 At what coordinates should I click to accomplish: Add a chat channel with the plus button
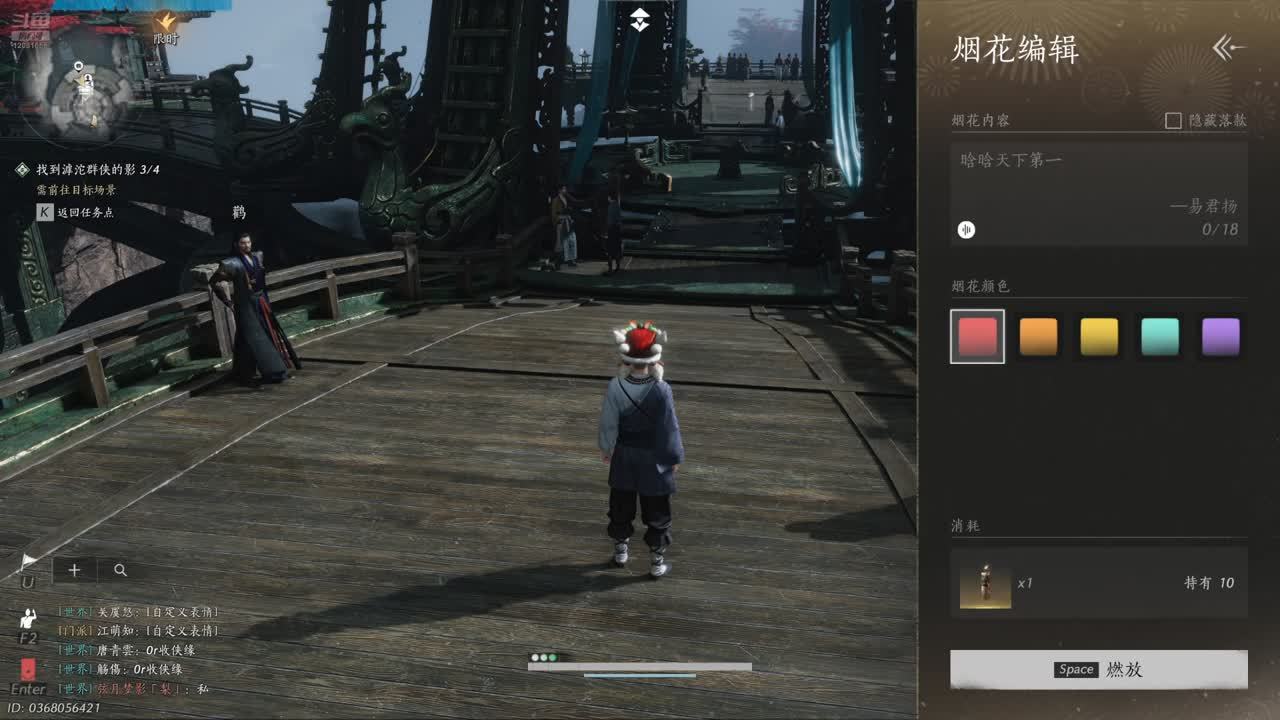coord(74,570)
